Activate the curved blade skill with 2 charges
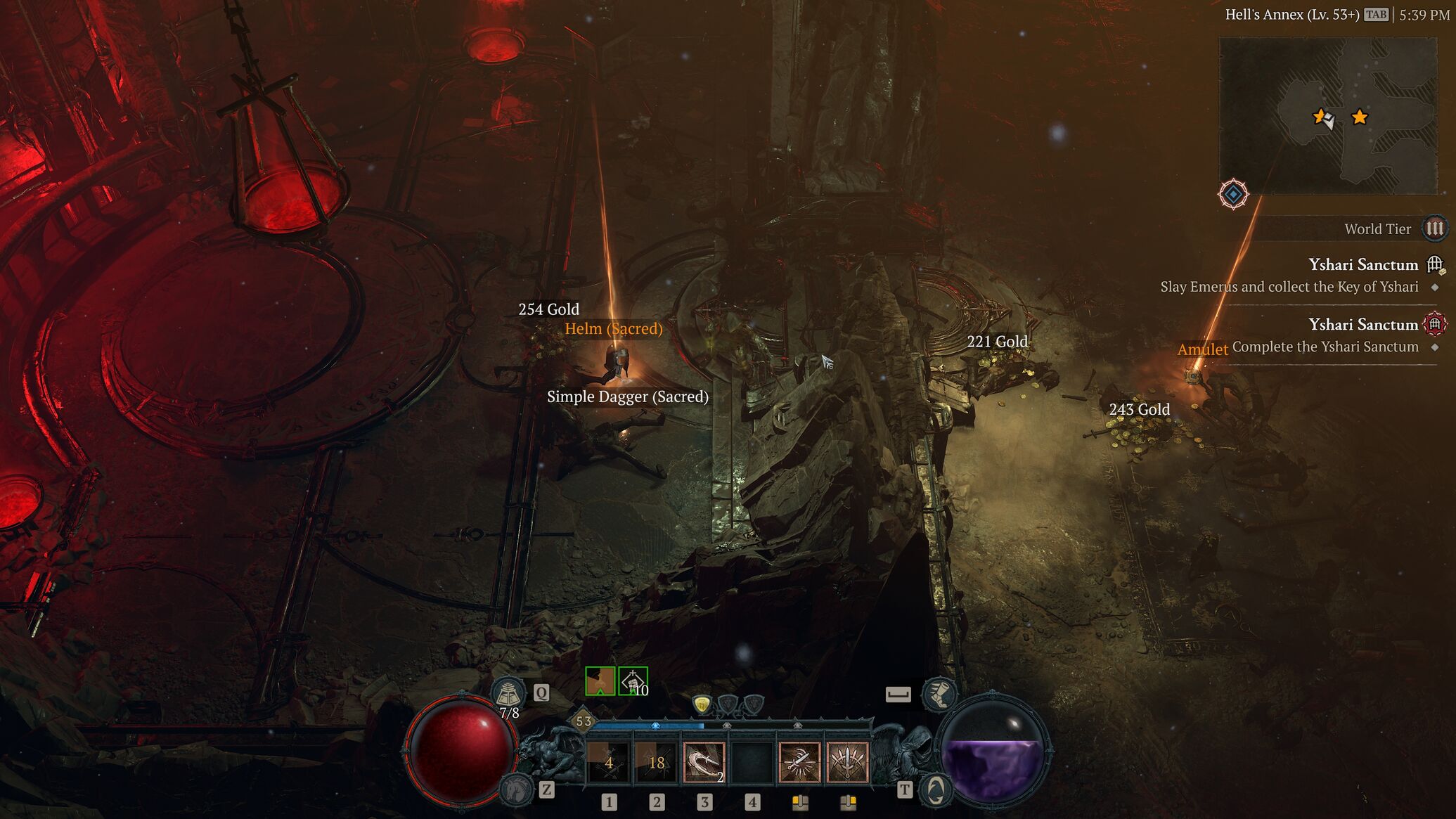Image resolution: width=1456 pixels, height=819 pixels. 704,762
